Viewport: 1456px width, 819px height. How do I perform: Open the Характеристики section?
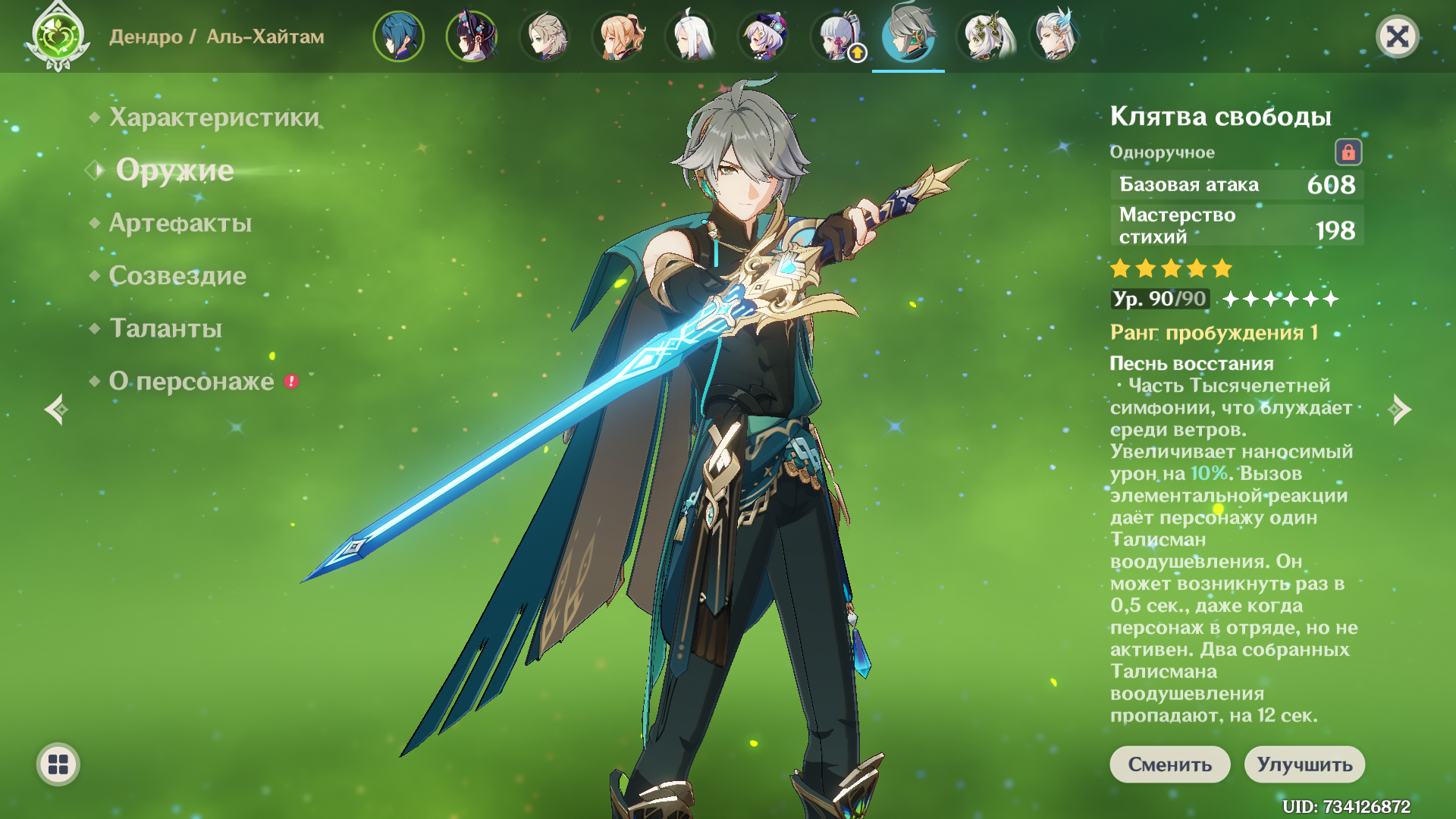point(214,118)
